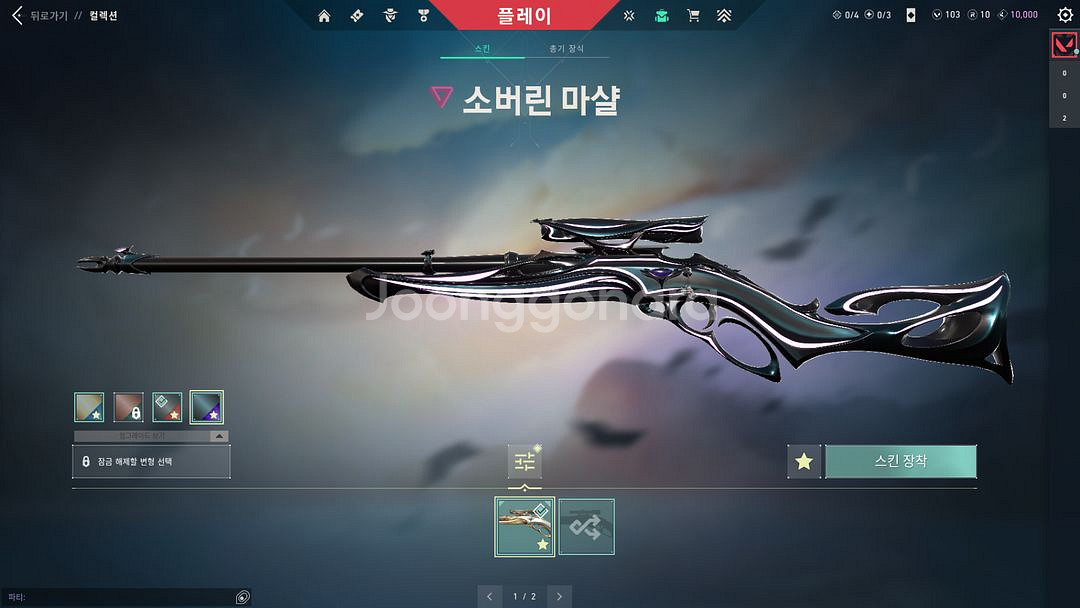The width and height of the screenshot is (1080, 608).
Task: Select the locked brown variant swatch
Action: tap(128, 407)
